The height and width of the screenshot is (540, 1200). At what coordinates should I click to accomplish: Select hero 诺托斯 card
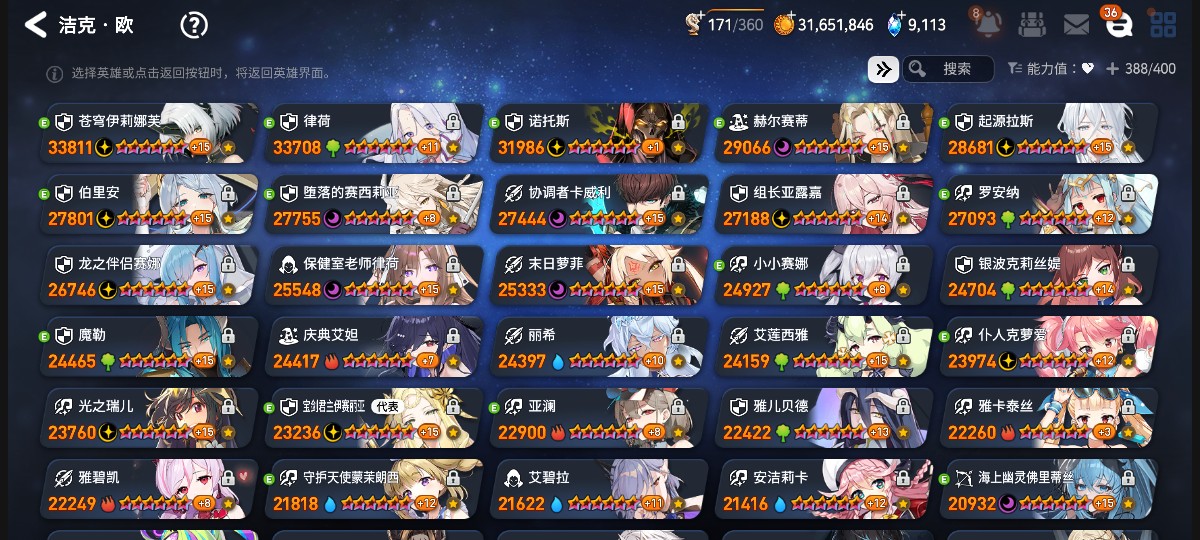pyautogui.click(x=599, y=134)
